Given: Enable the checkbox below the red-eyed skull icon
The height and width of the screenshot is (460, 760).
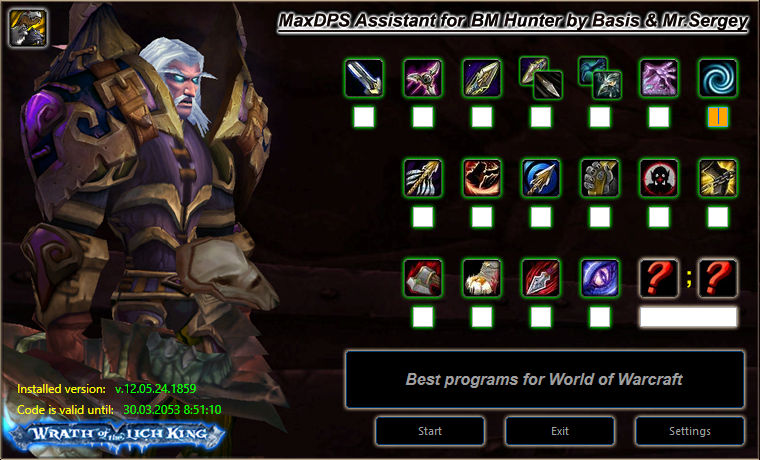Looking at the screenshot, I should click(659, 217).
